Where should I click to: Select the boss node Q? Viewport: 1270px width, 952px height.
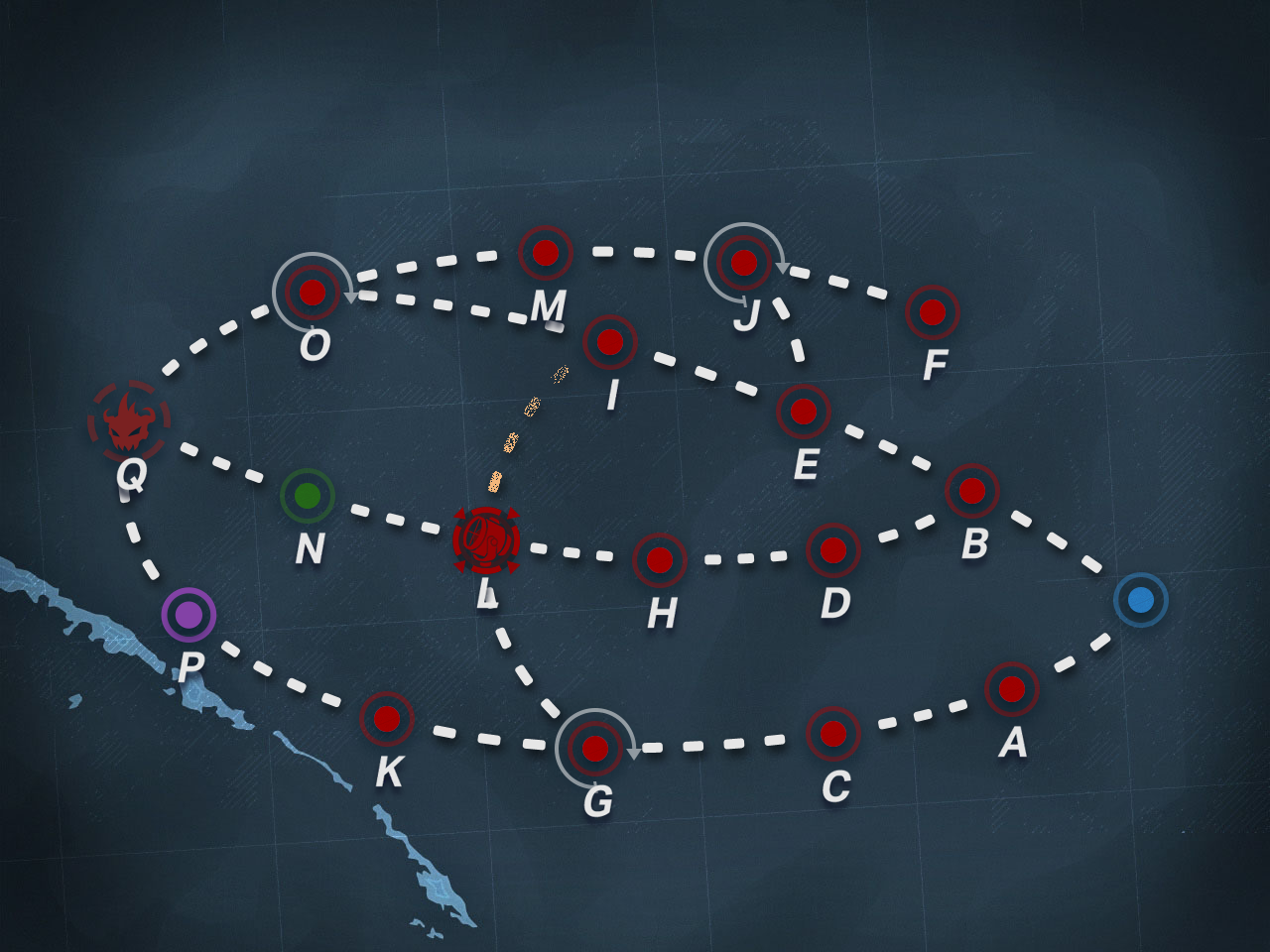(129, 421)
